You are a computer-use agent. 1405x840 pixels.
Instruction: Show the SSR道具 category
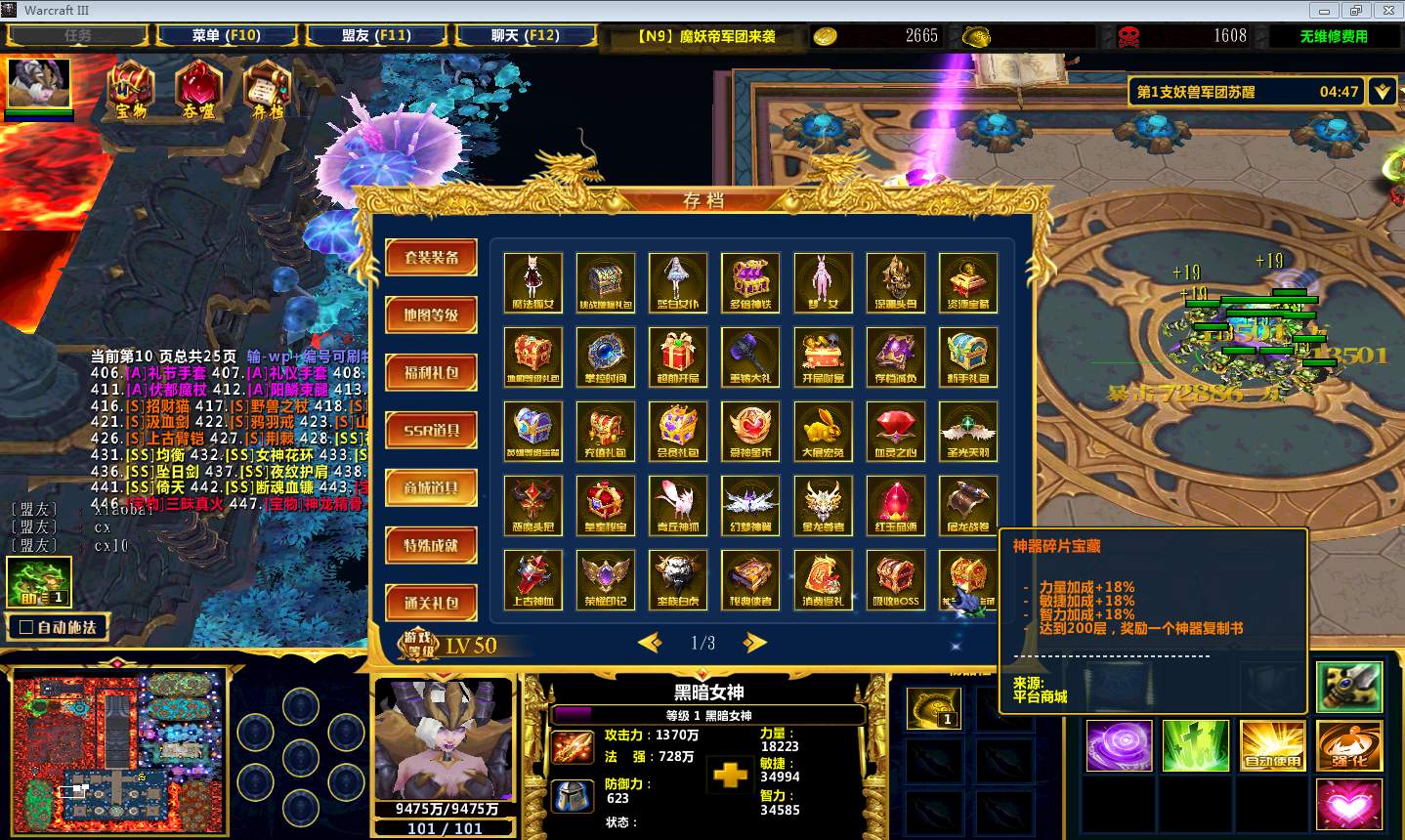coord(431,430)
